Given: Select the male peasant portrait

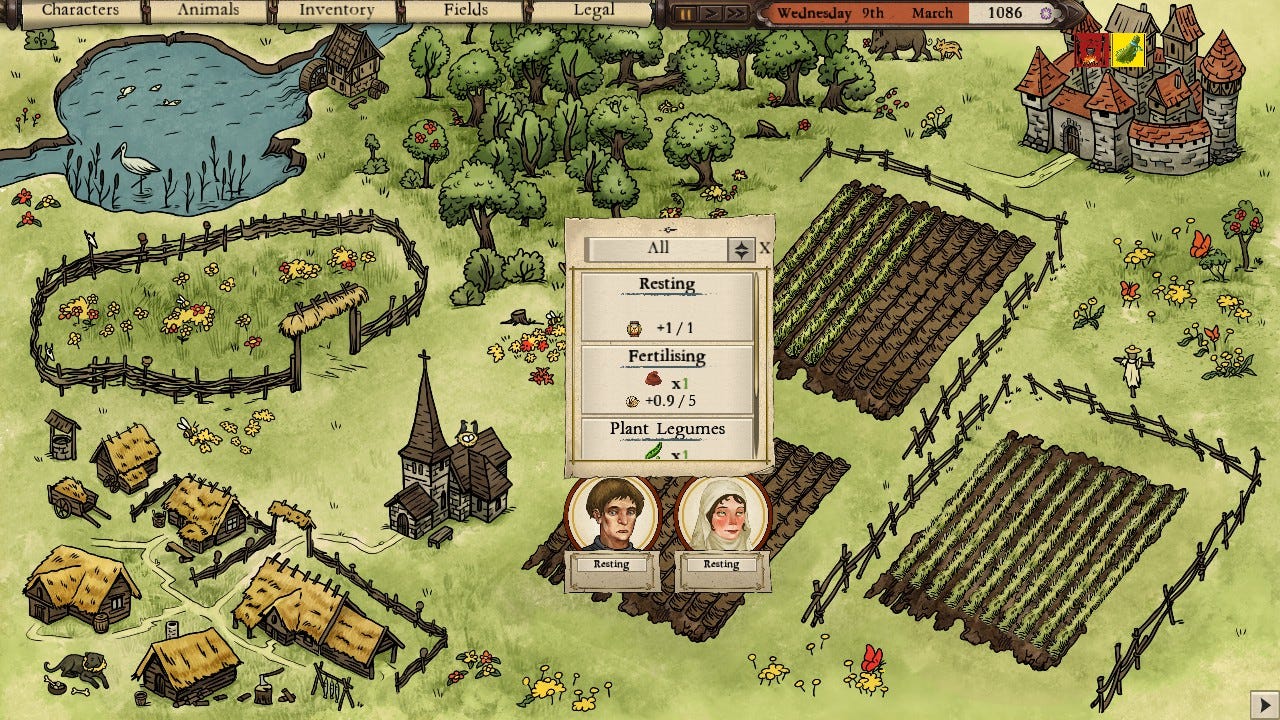Looking at the screenshot, I should point(612,514).
